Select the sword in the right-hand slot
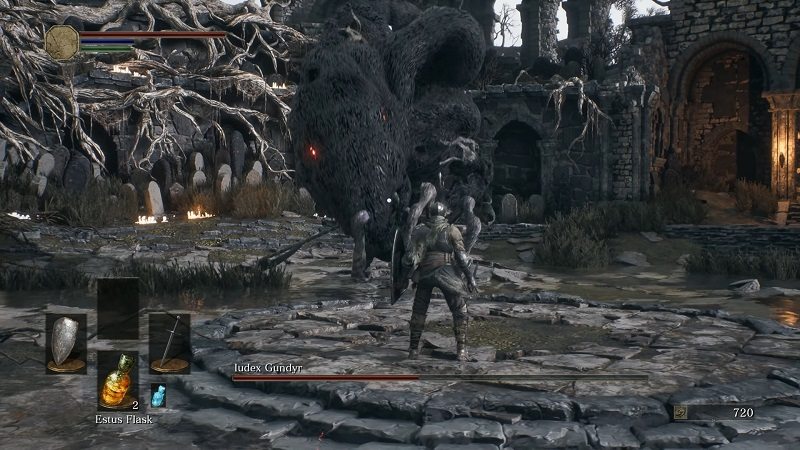This screenshot has height=450, width=800. point(169,342)
